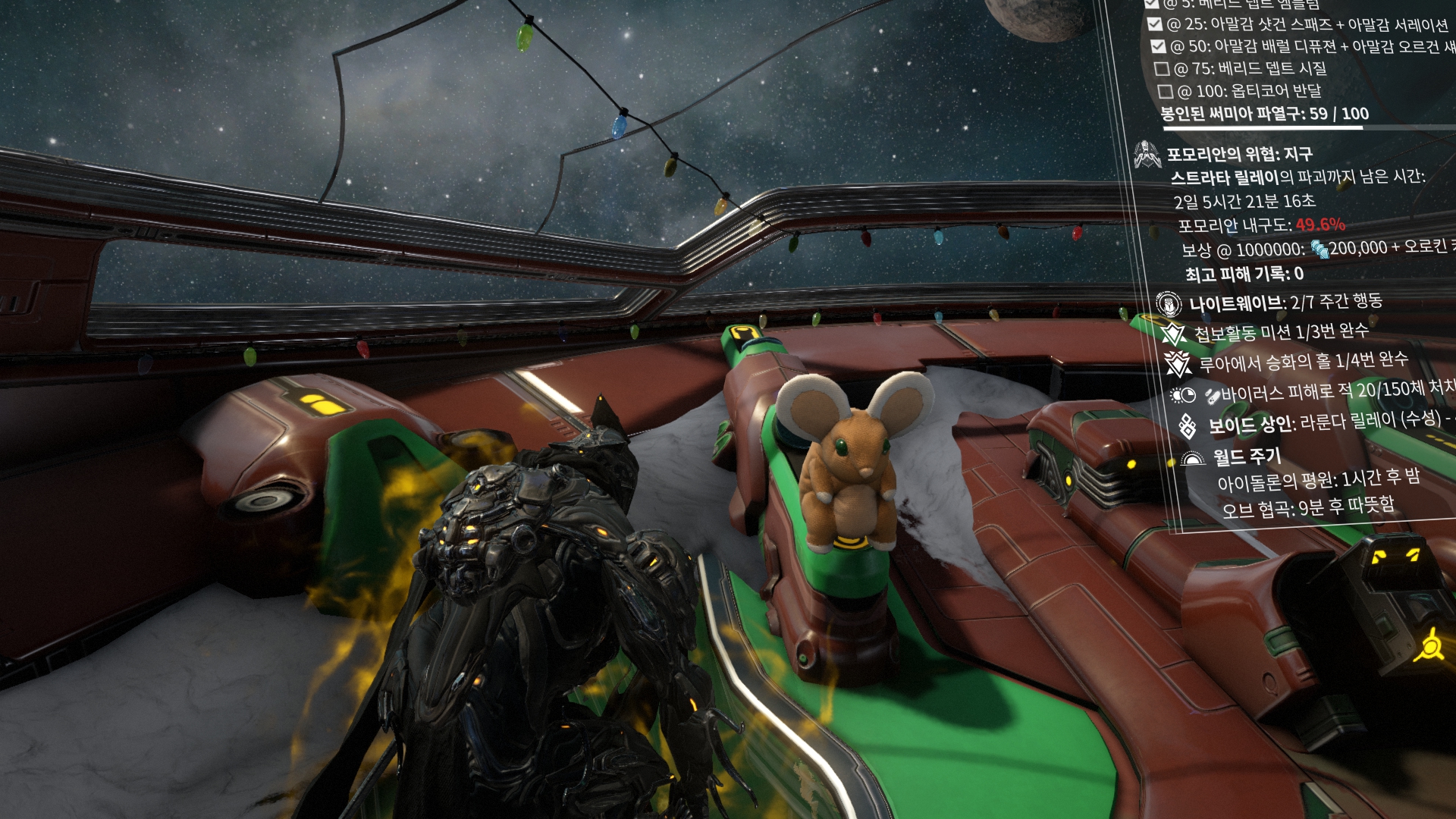Viewport: 1456px width, 819px height.
Task: Click the Nightwave round emblem icon
Action: click(1169, 304)
